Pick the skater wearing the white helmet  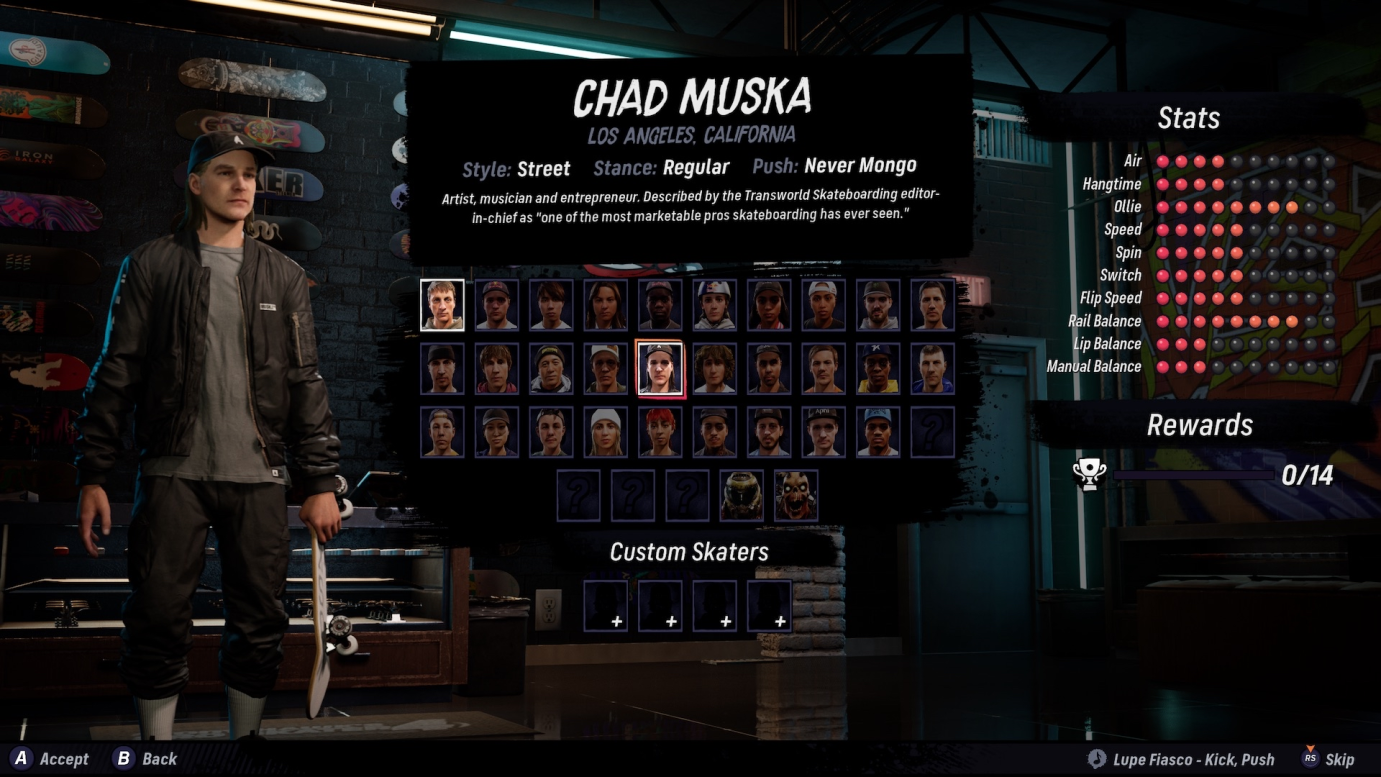point(714,305)
